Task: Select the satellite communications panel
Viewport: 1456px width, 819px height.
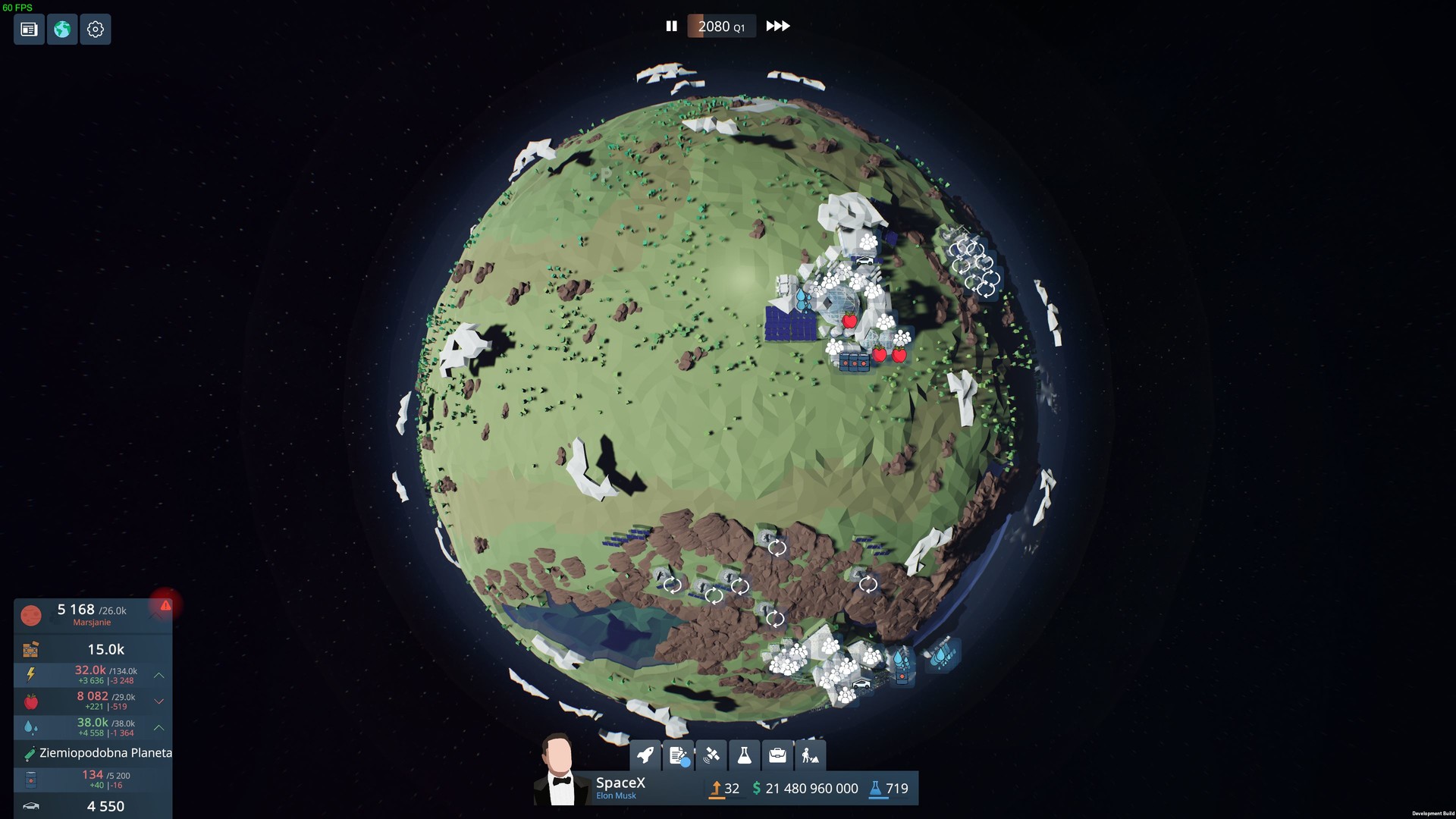Action: pyautogui.click(x=713, y=755)
